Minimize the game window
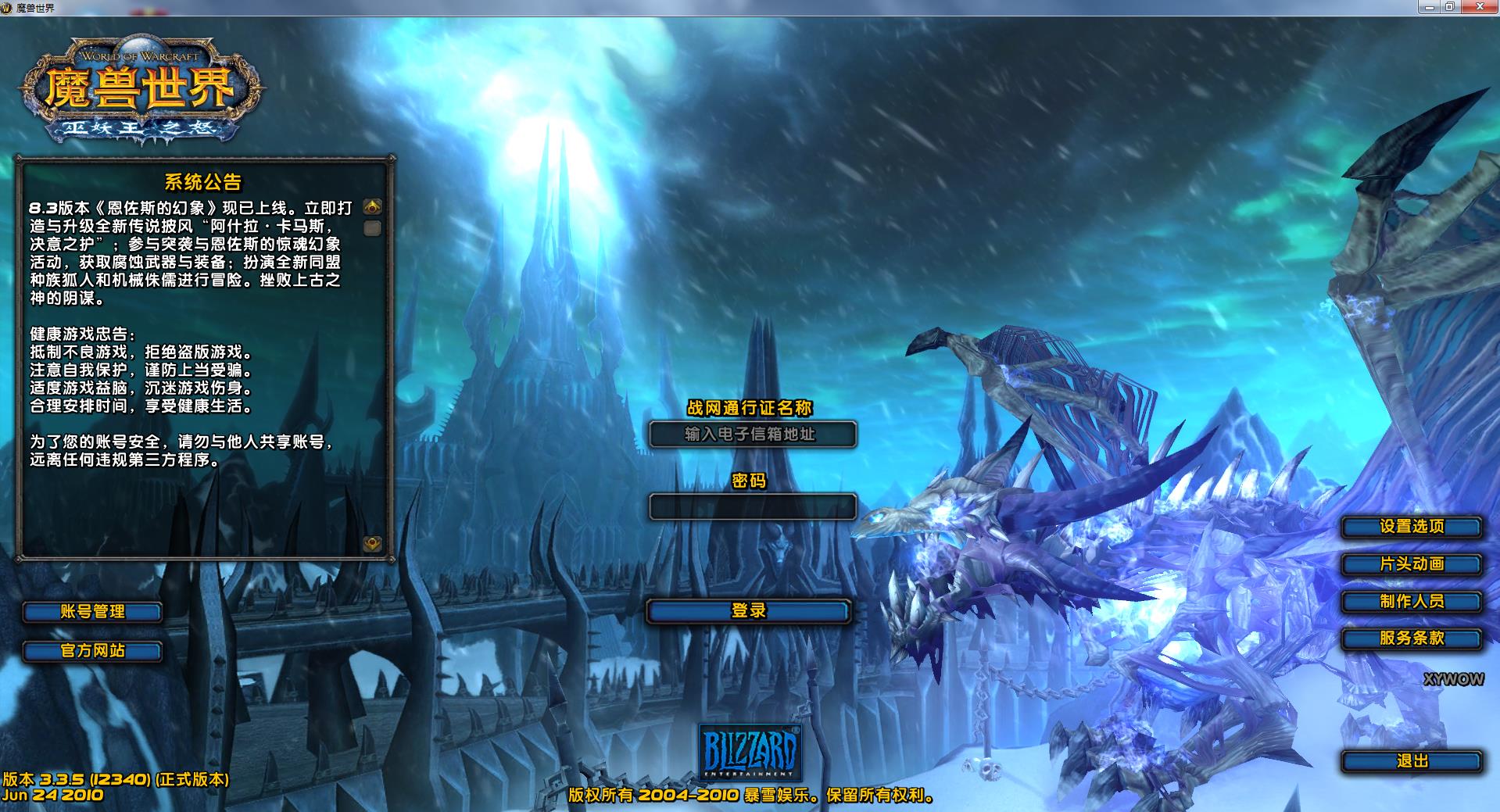 pos(1429,7)
